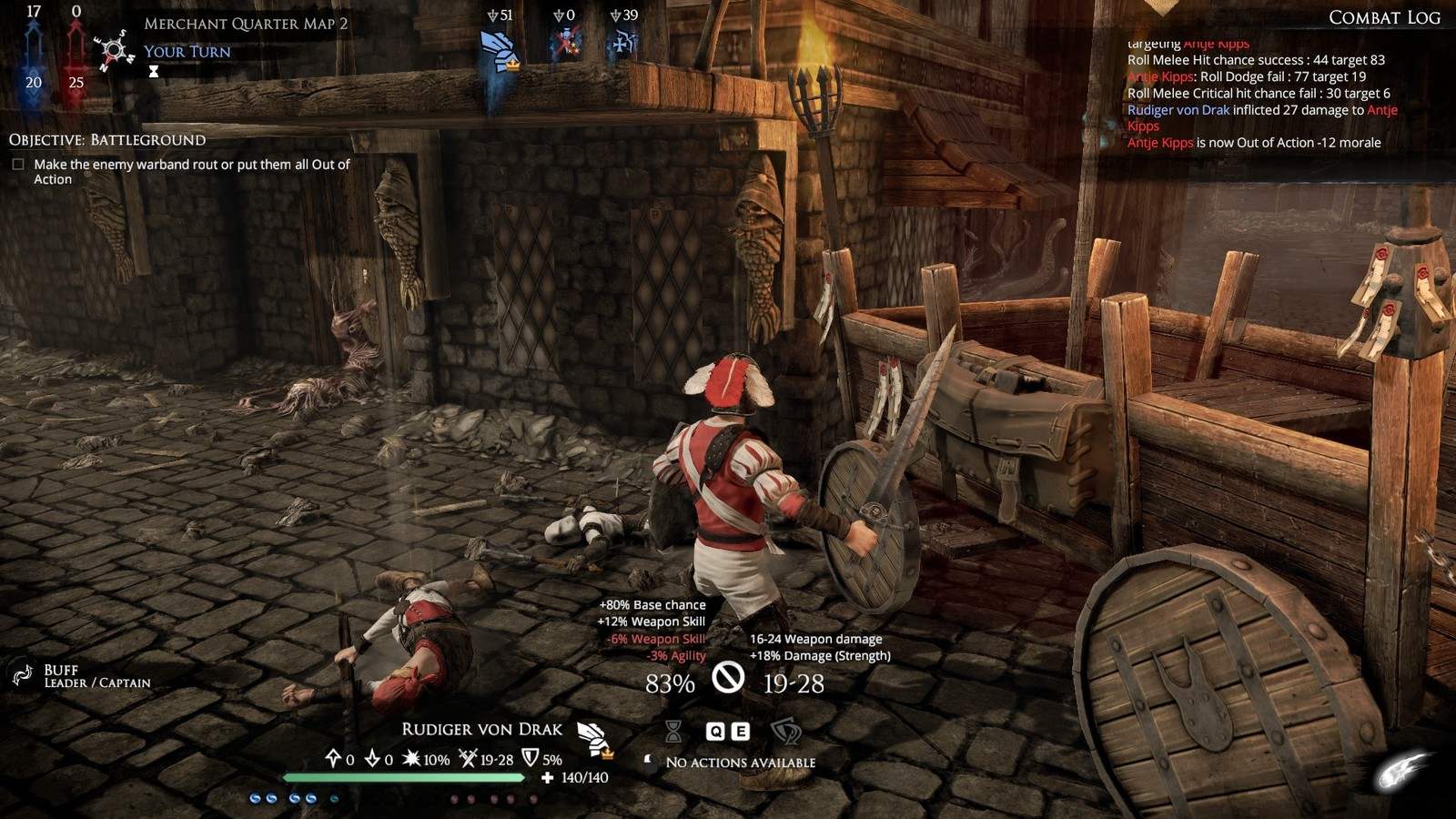Click the prohibited attack symbol between 83% and 19-28
The width and height of the screenshot is (1456, 819).
pos(728,677)
